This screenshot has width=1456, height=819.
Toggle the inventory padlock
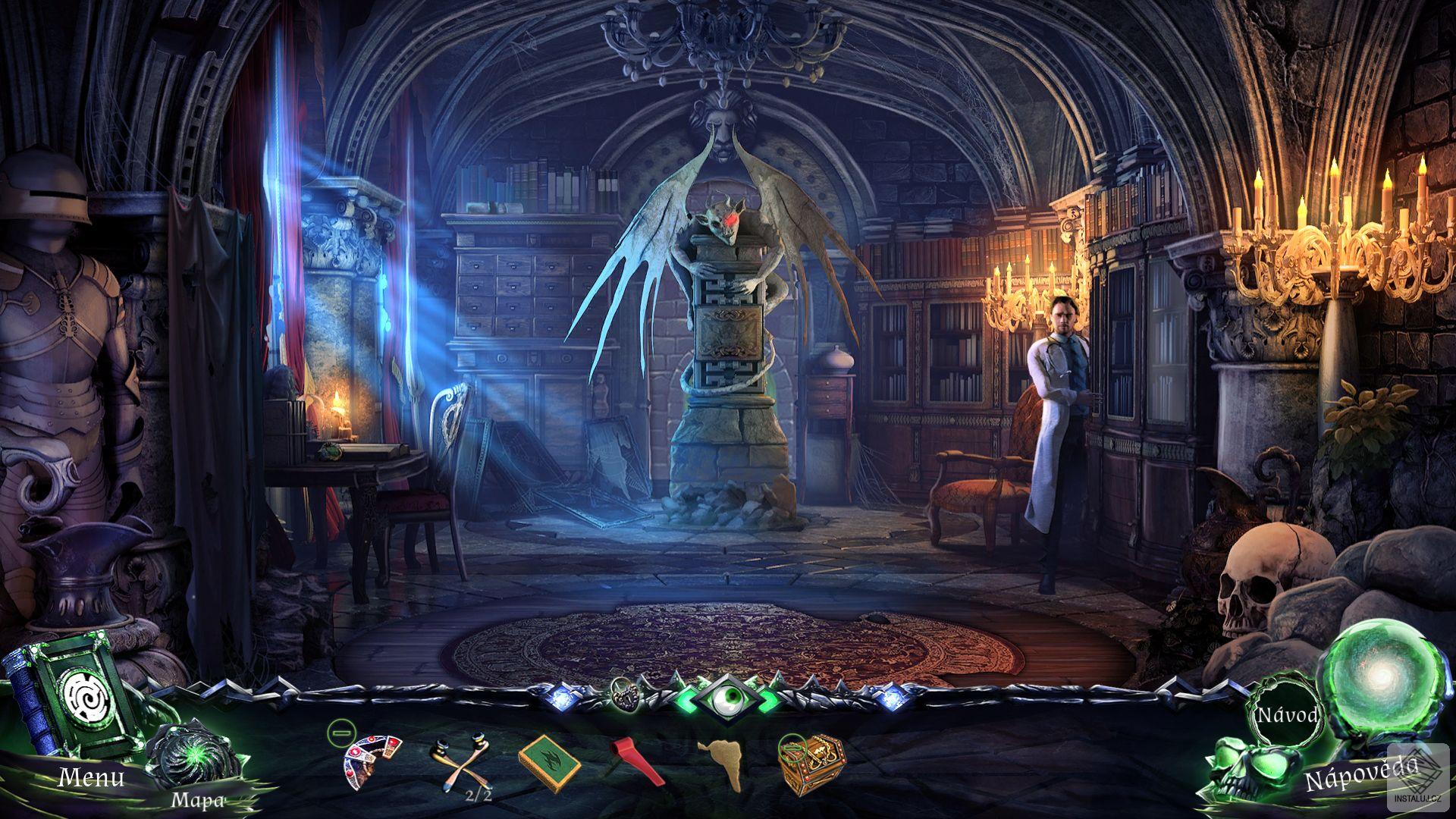pos(626,693)
